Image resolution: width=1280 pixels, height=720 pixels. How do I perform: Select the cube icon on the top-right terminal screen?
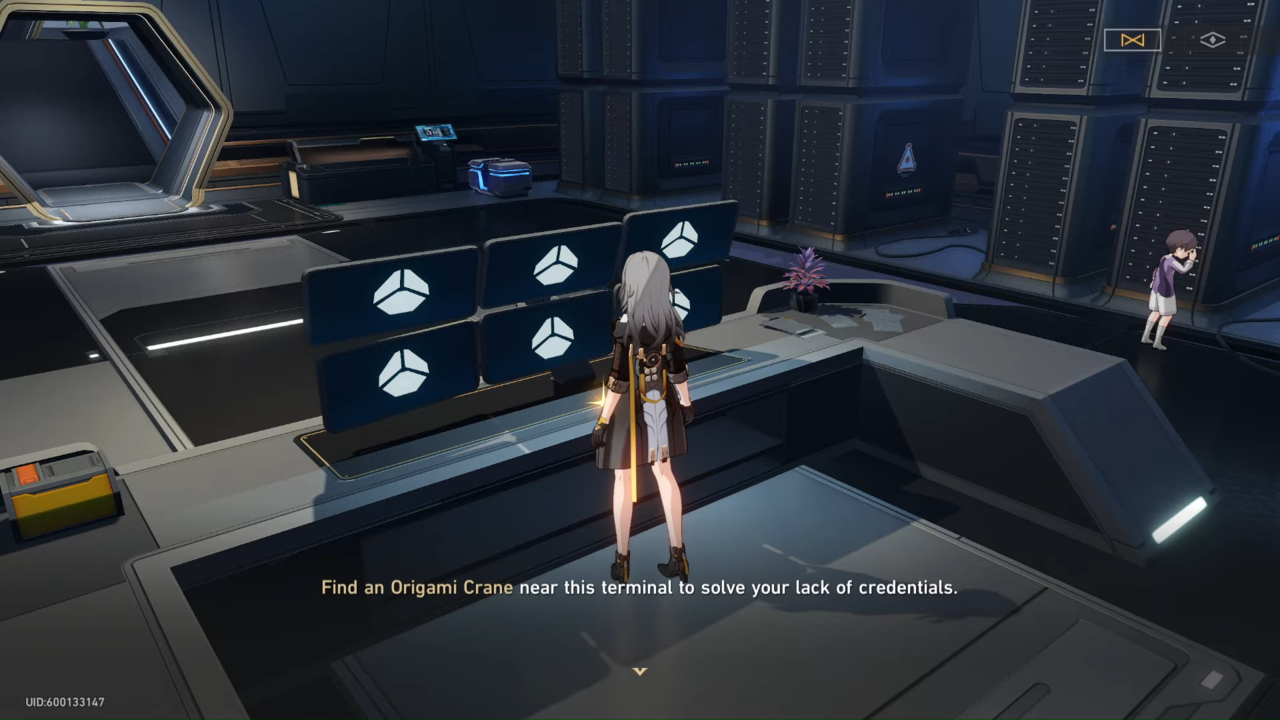tap(683, 238)
